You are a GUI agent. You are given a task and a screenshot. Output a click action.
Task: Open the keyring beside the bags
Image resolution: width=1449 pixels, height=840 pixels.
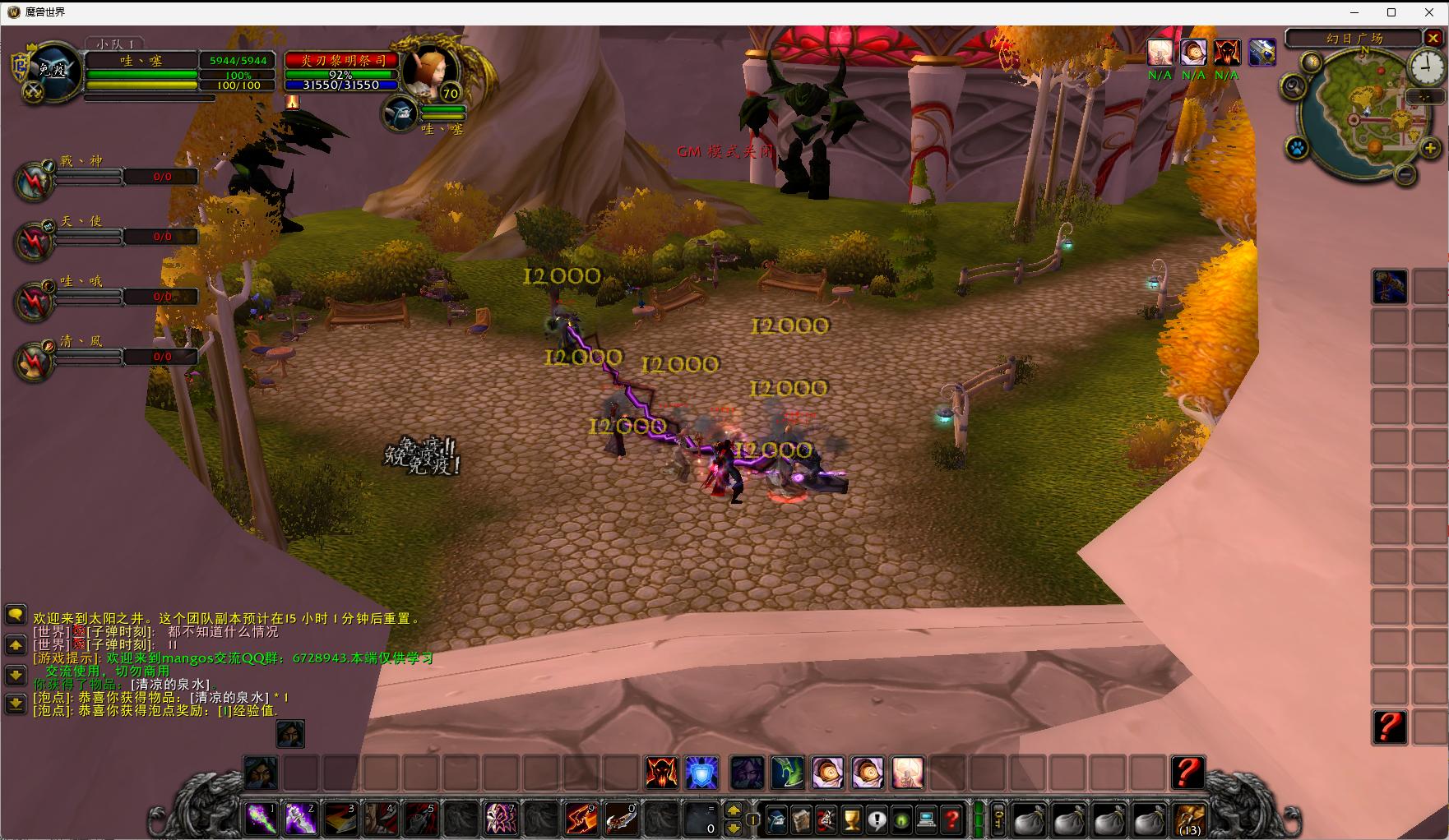tap(998, 819)
